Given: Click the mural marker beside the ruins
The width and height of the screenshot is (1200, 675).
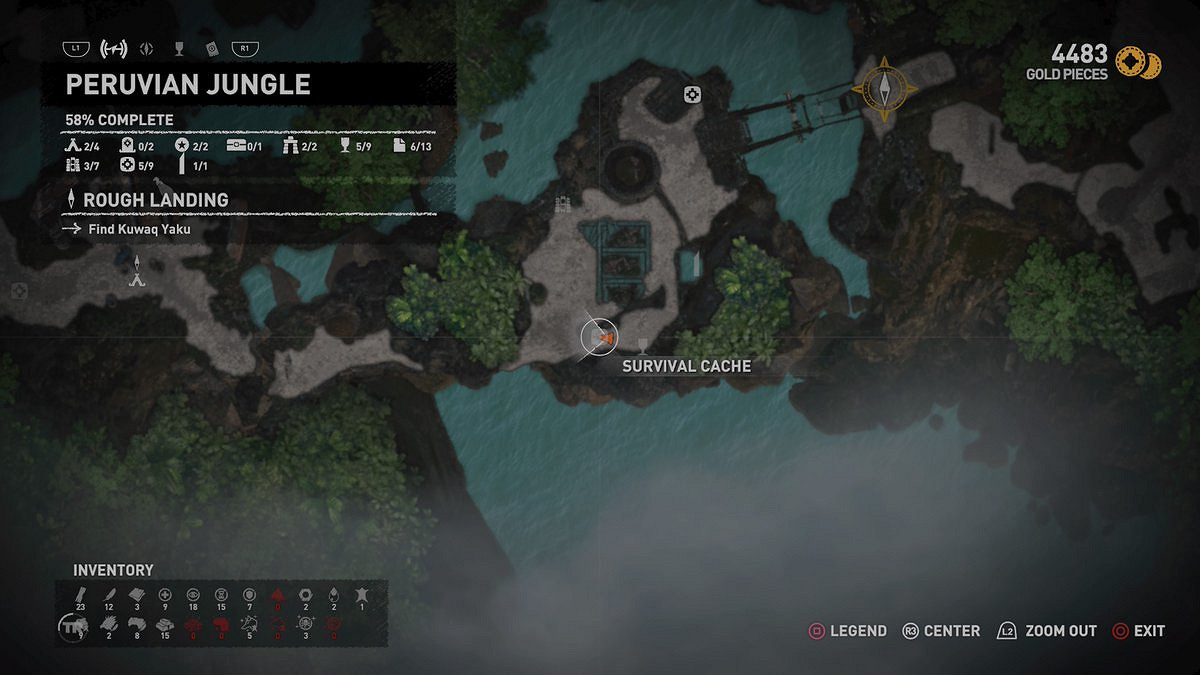Looking at the screenshot, I should [x=563, y=205].
